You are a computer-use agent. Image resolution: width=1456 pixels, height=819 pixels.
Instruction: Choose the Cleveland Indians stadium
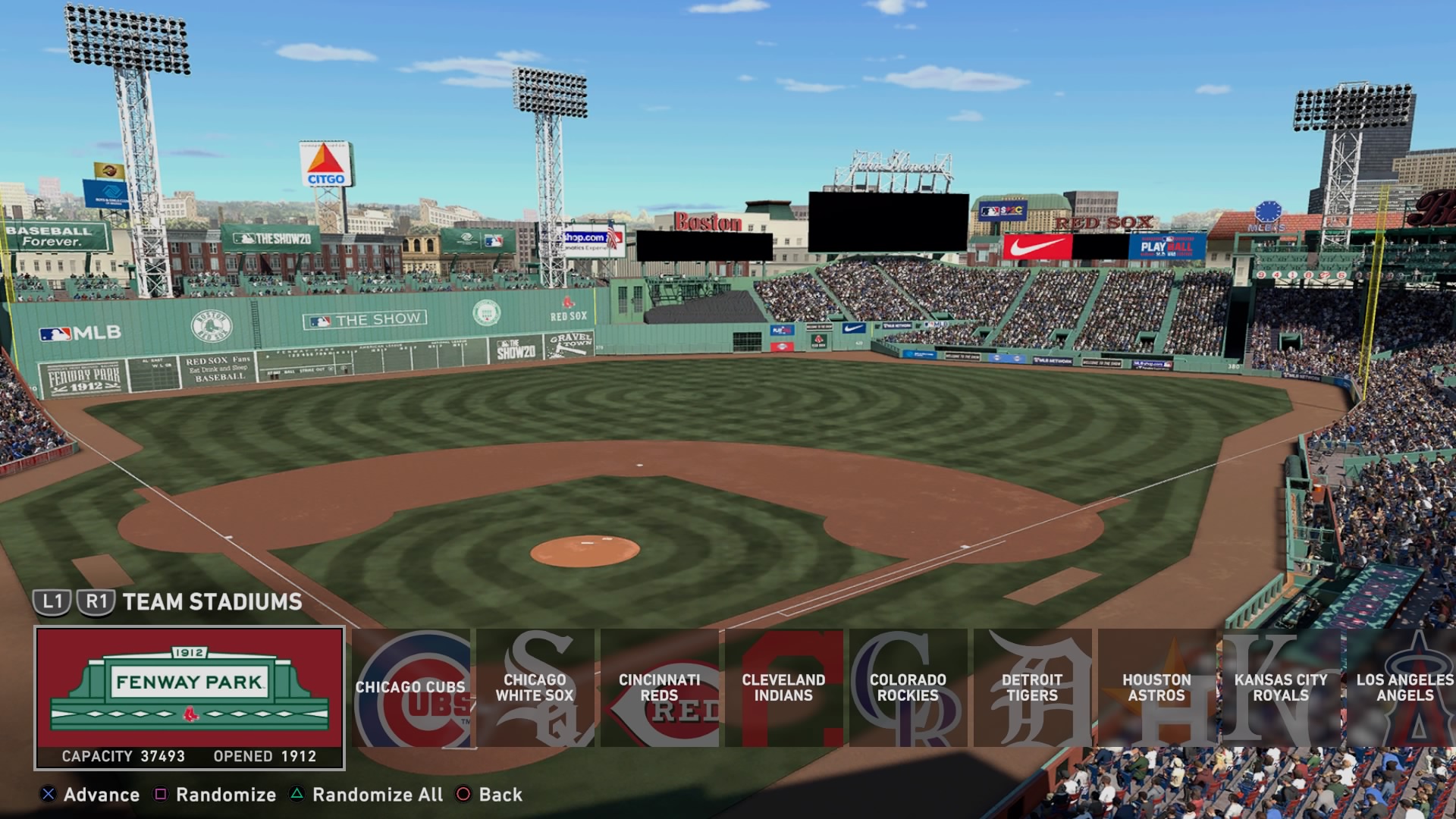tap(784, 688)
